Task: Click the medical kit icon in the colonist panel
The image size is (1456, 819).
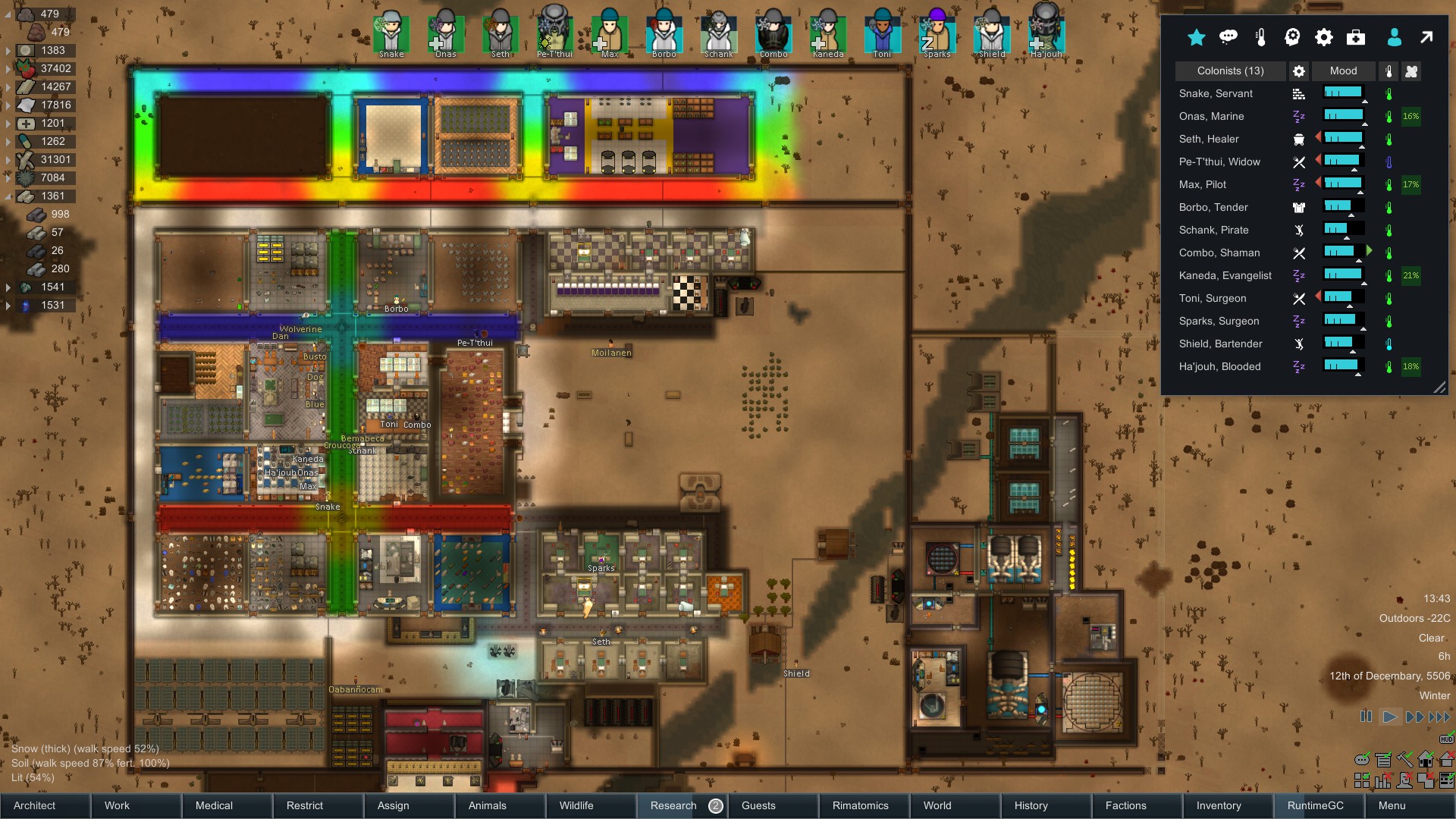Action: tap(1356, 37)
